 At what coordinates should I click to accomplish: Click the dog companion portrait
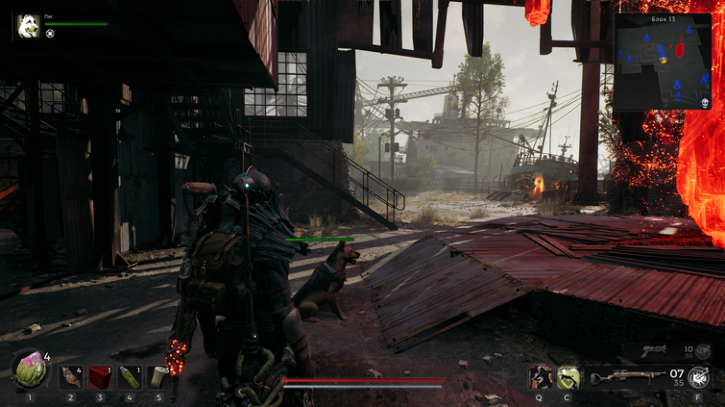(28, 25)
